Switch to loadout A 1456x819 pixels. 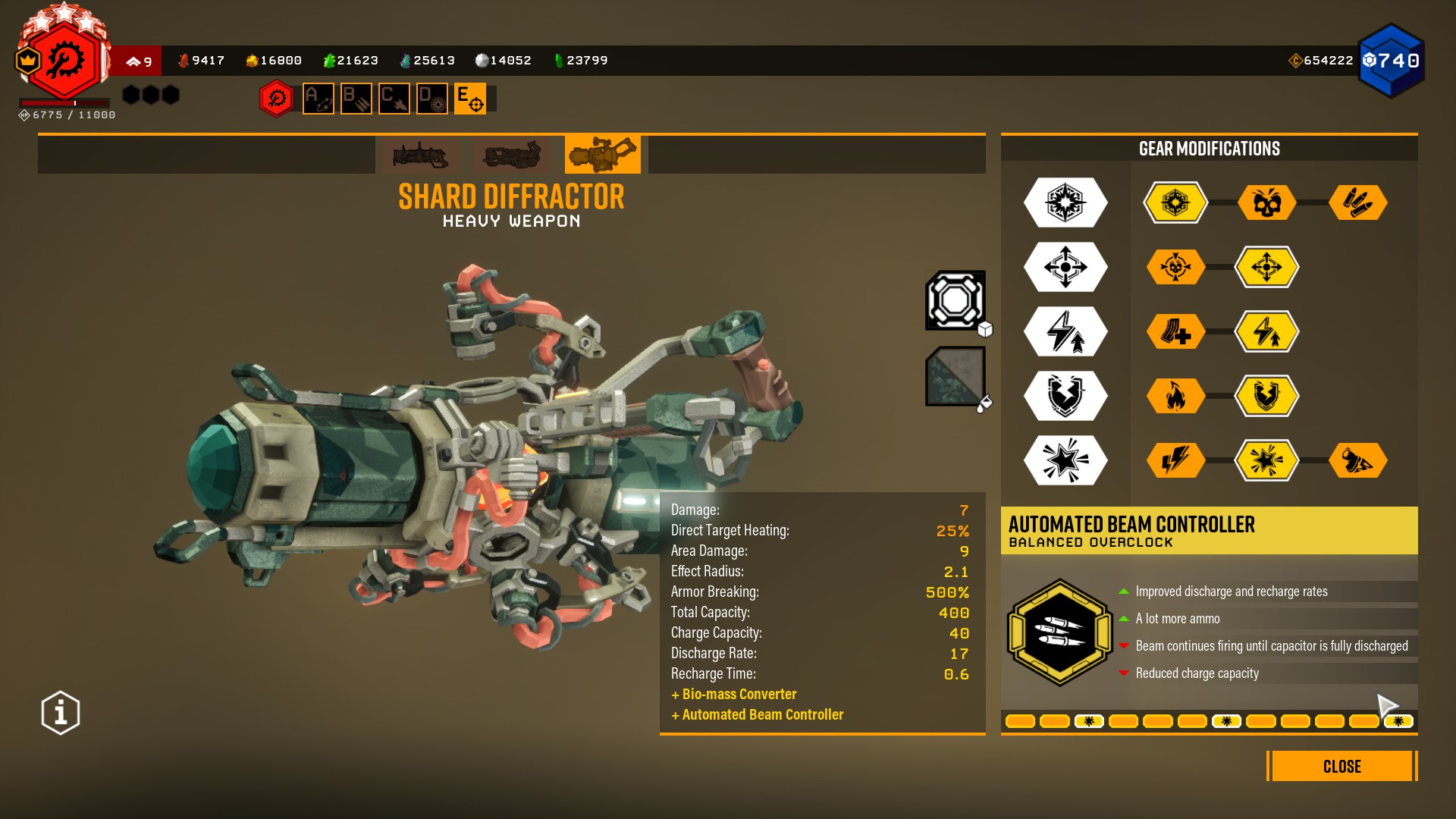point(318,99)
